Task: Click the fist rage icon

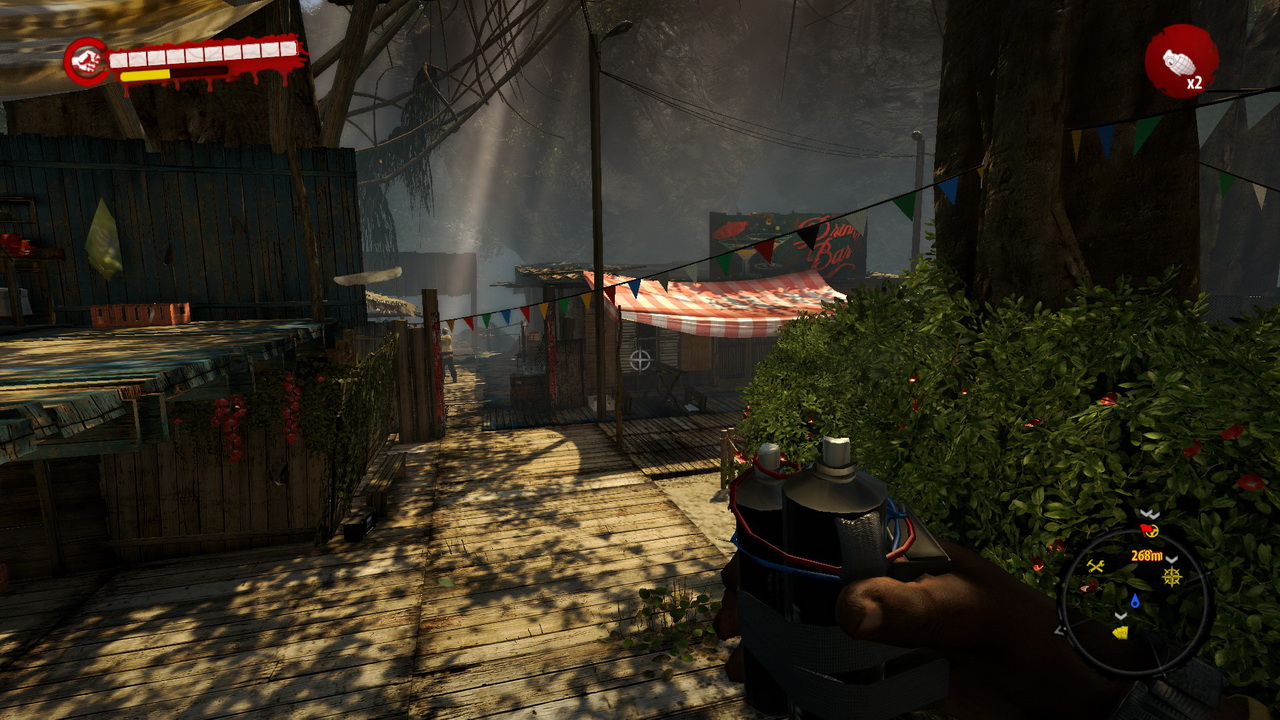Action: point(87,62)
